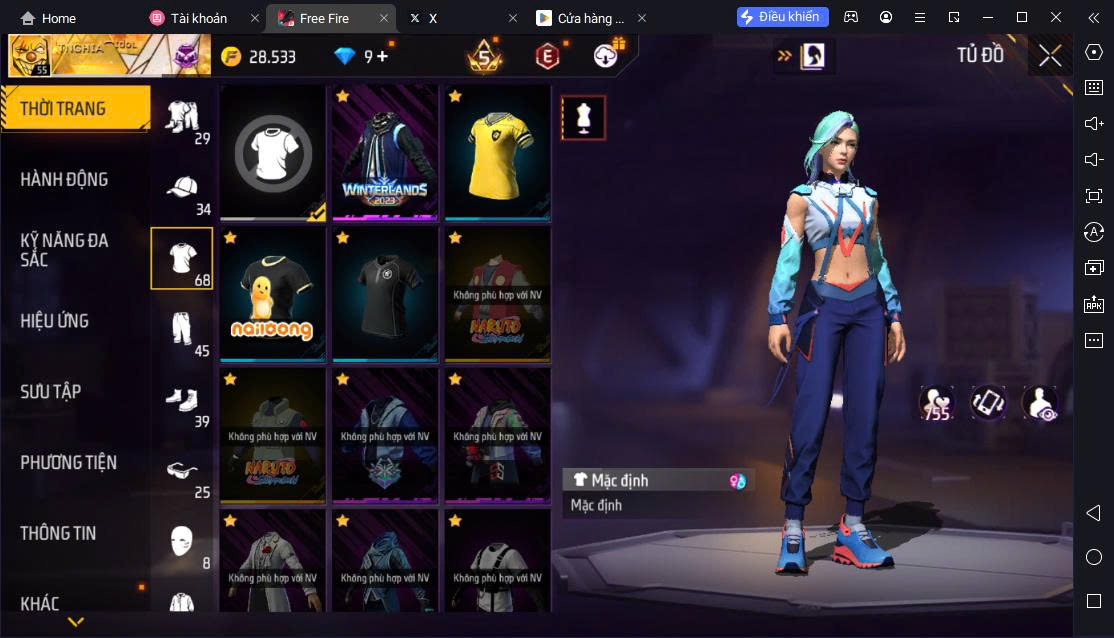Open the Hành Động menu section

pyautogui.click(x=64, y=180)
